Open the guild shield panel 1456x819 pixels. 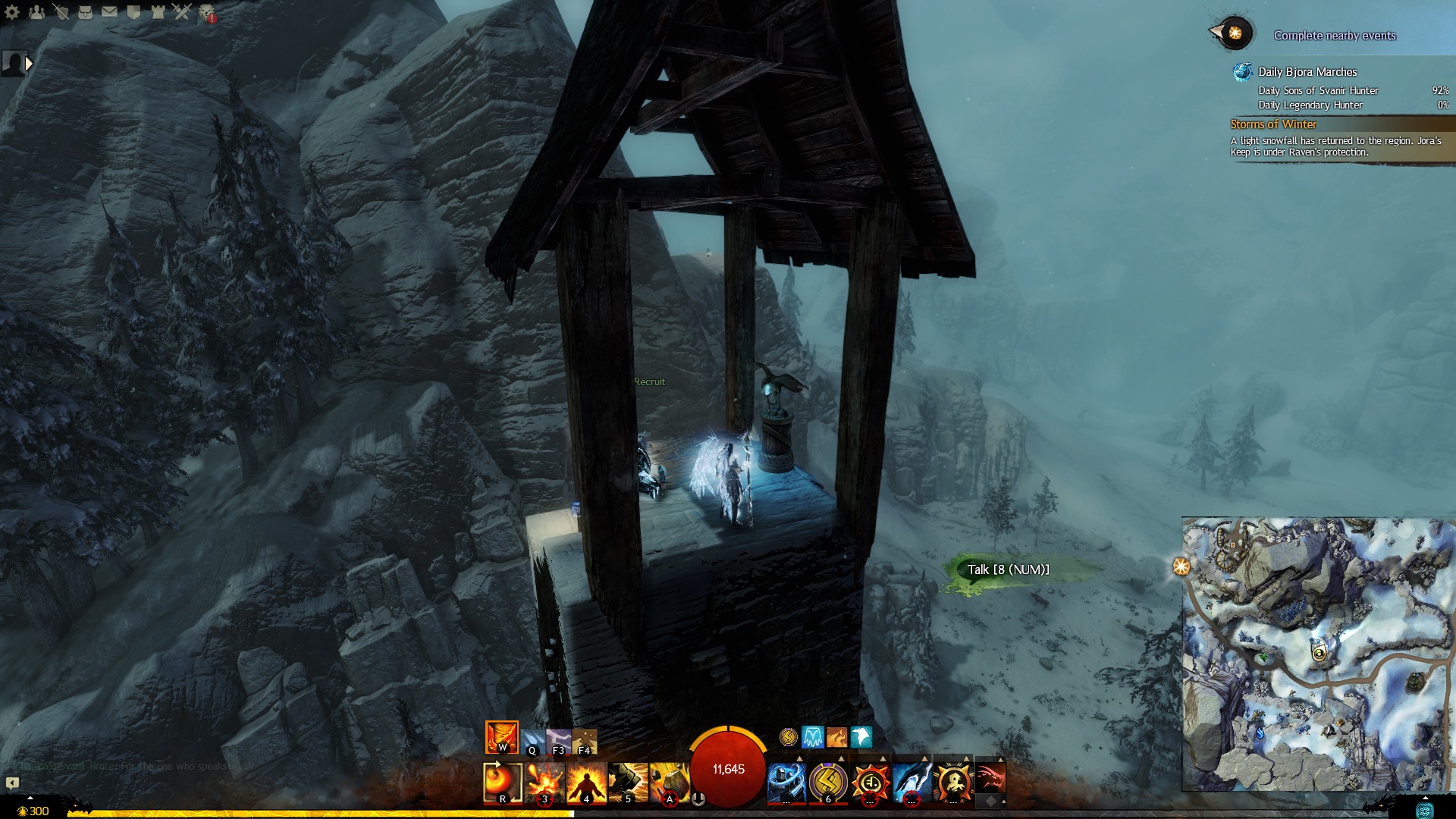pyautogui.click(x=133, y=12)
